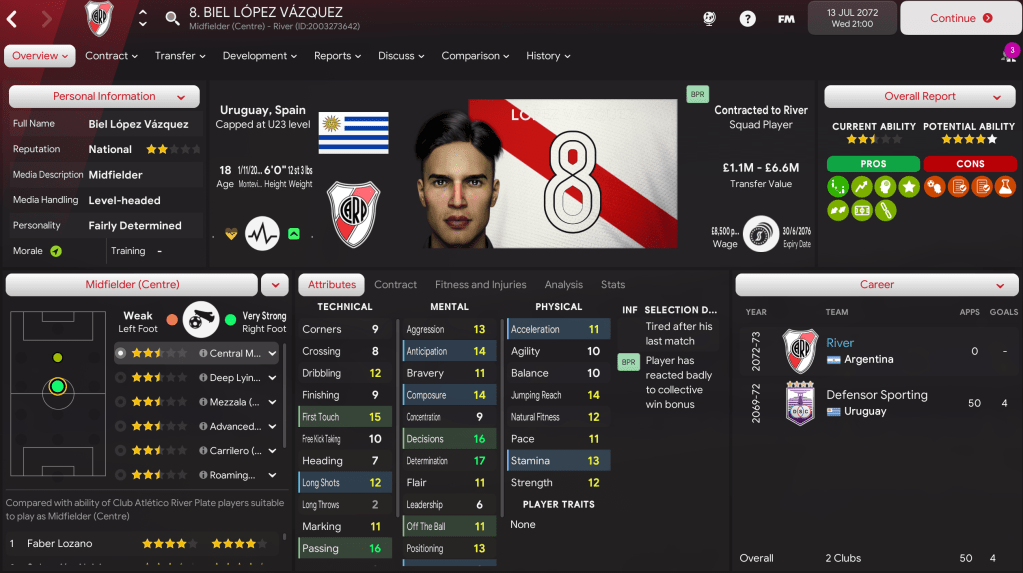Image resolution: width=1023 pixels, height=573 pixels.
Task: Go back with the left arrow
Action: click(x=13, y=18)
